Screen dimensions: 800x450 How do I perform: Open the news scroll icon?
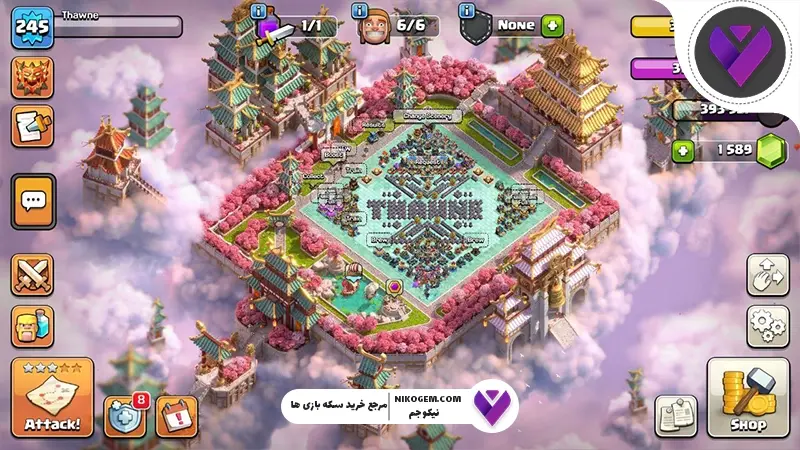[33, 126]
